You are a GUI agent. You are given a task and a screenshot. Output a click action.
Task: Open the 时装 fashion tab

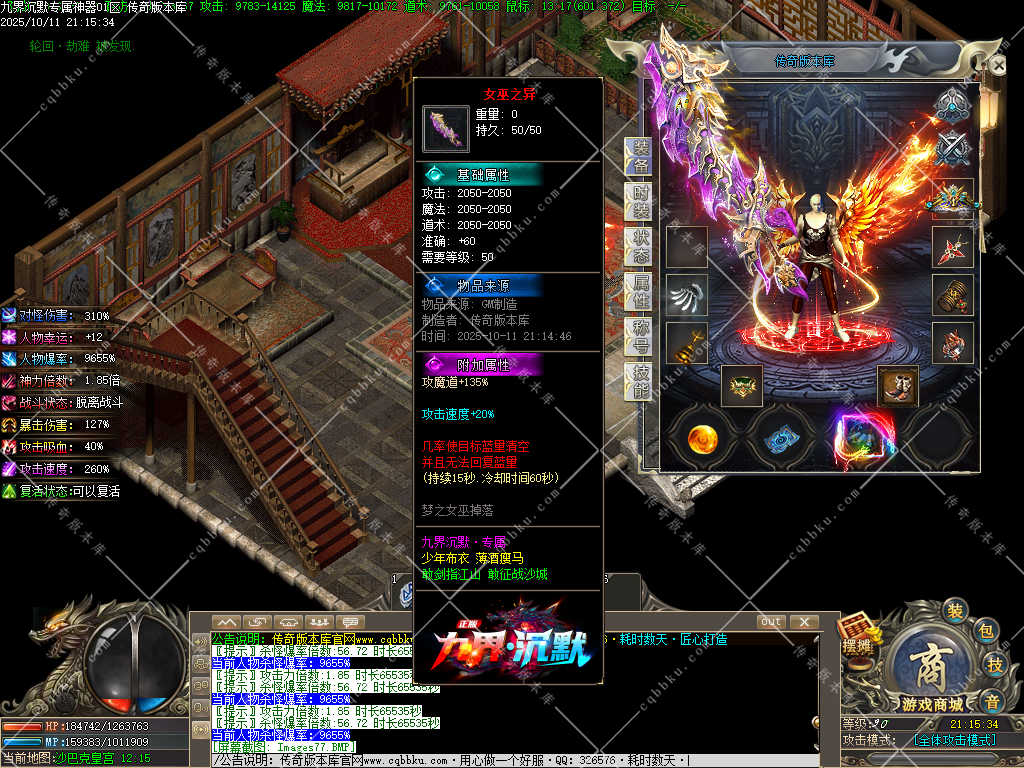(x=639, y=201)
